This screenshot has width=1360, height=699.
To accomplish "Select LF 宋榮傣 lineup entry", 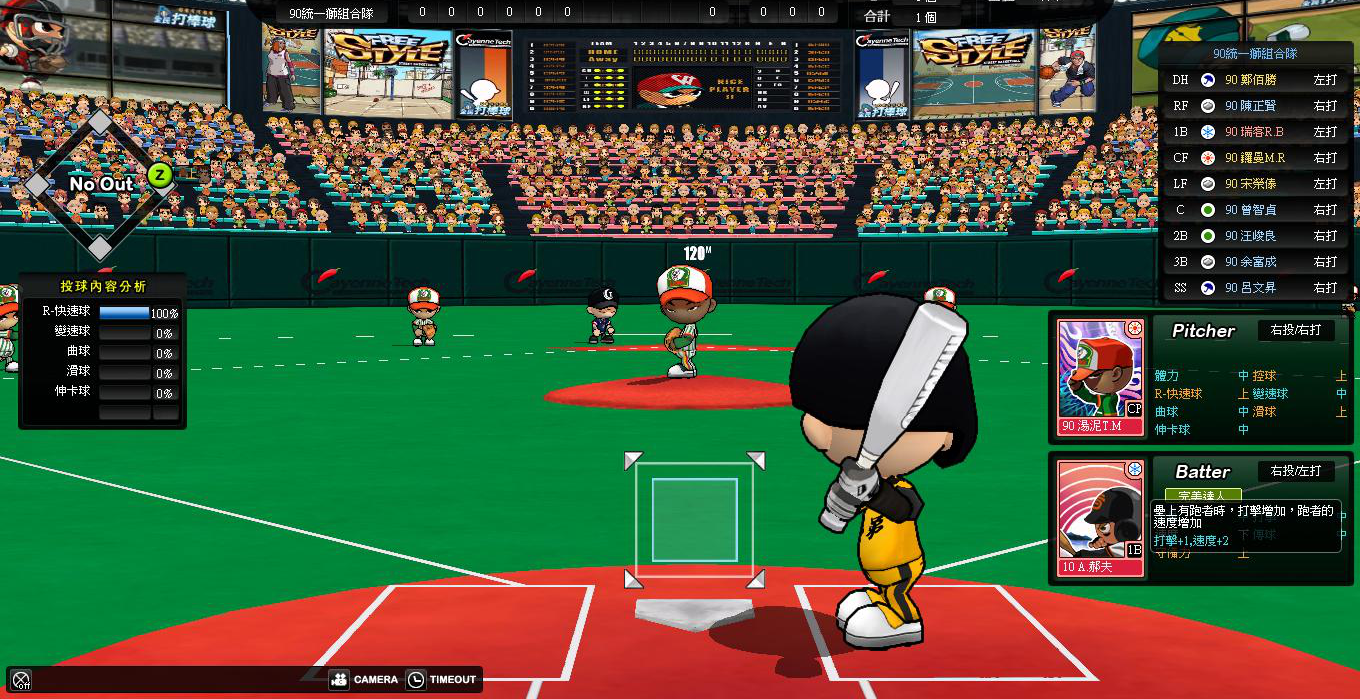I will pyautogui.click(x=1255, y=184).
